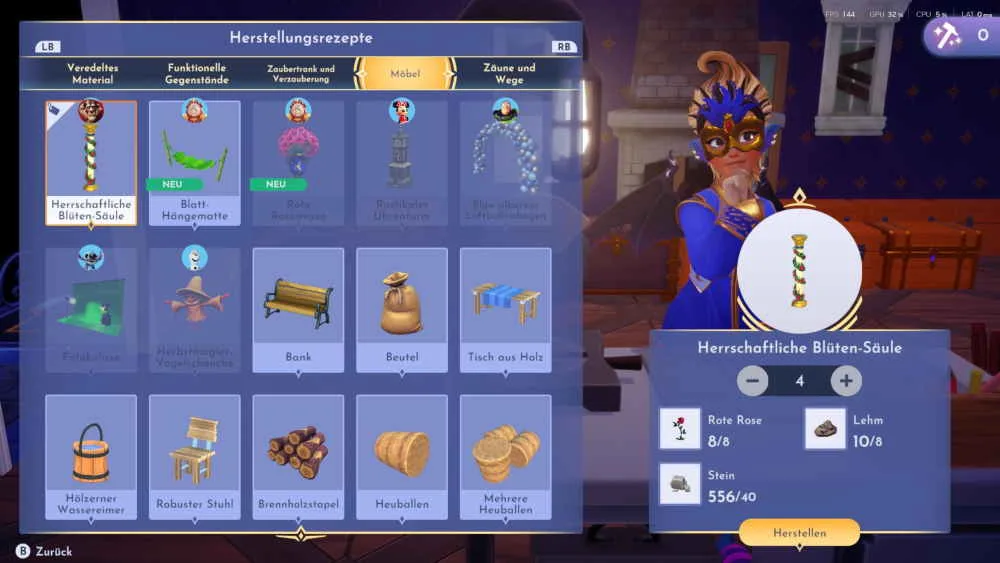Image resolution: width=1000 pixels, height=563 pixels.
Task: Pick the Beutel recipe
Action: coord(402,310)
